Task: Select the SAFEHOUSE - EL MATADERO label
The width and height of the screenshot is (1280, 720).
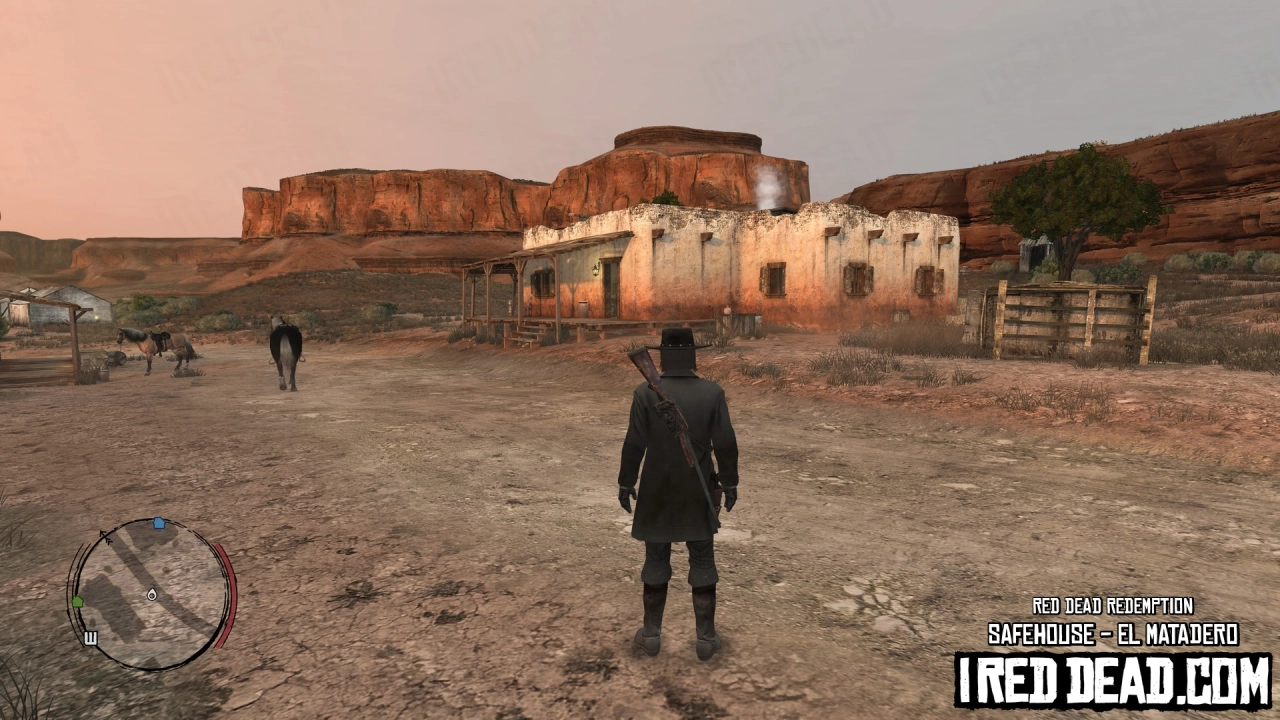Action: click(x=1112, y=634)
